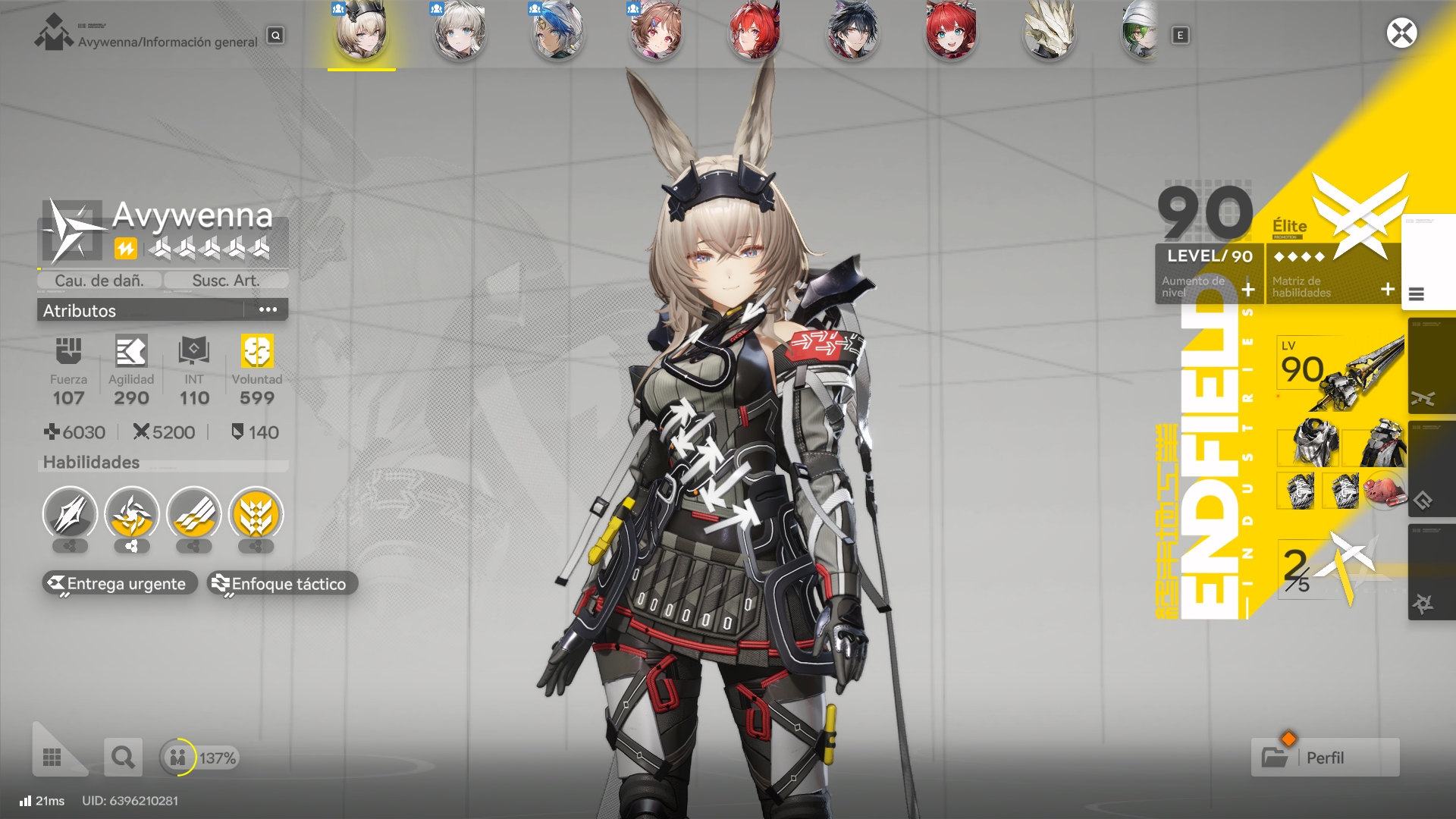Select the red food item slot
The width and height of the screenshot is (1456, 819).
coord(1384,490)
